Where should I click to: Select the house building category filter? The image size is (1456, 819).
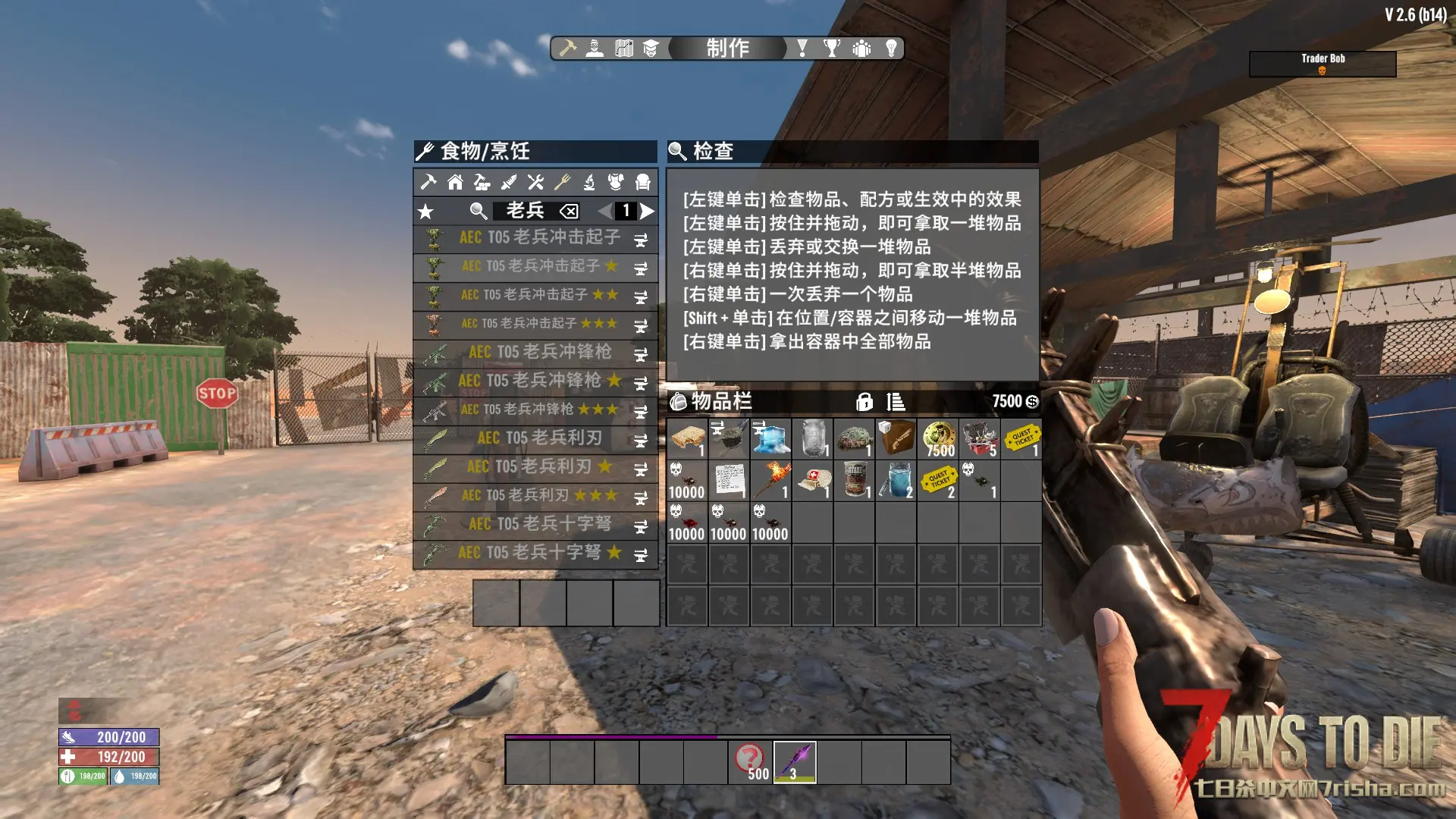click(455, 182)
